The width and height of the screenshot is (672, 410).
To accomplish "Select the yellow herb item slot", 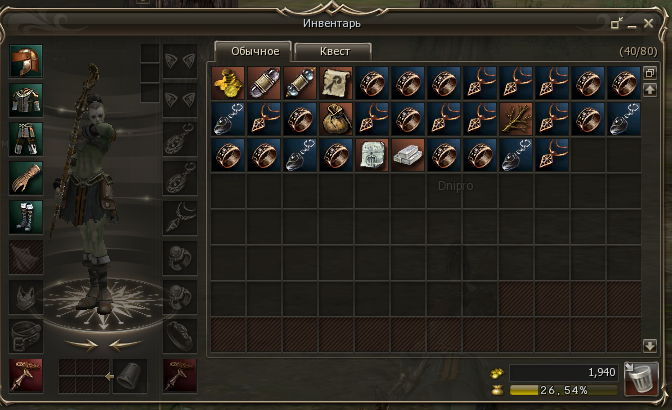I will point(227,83).
